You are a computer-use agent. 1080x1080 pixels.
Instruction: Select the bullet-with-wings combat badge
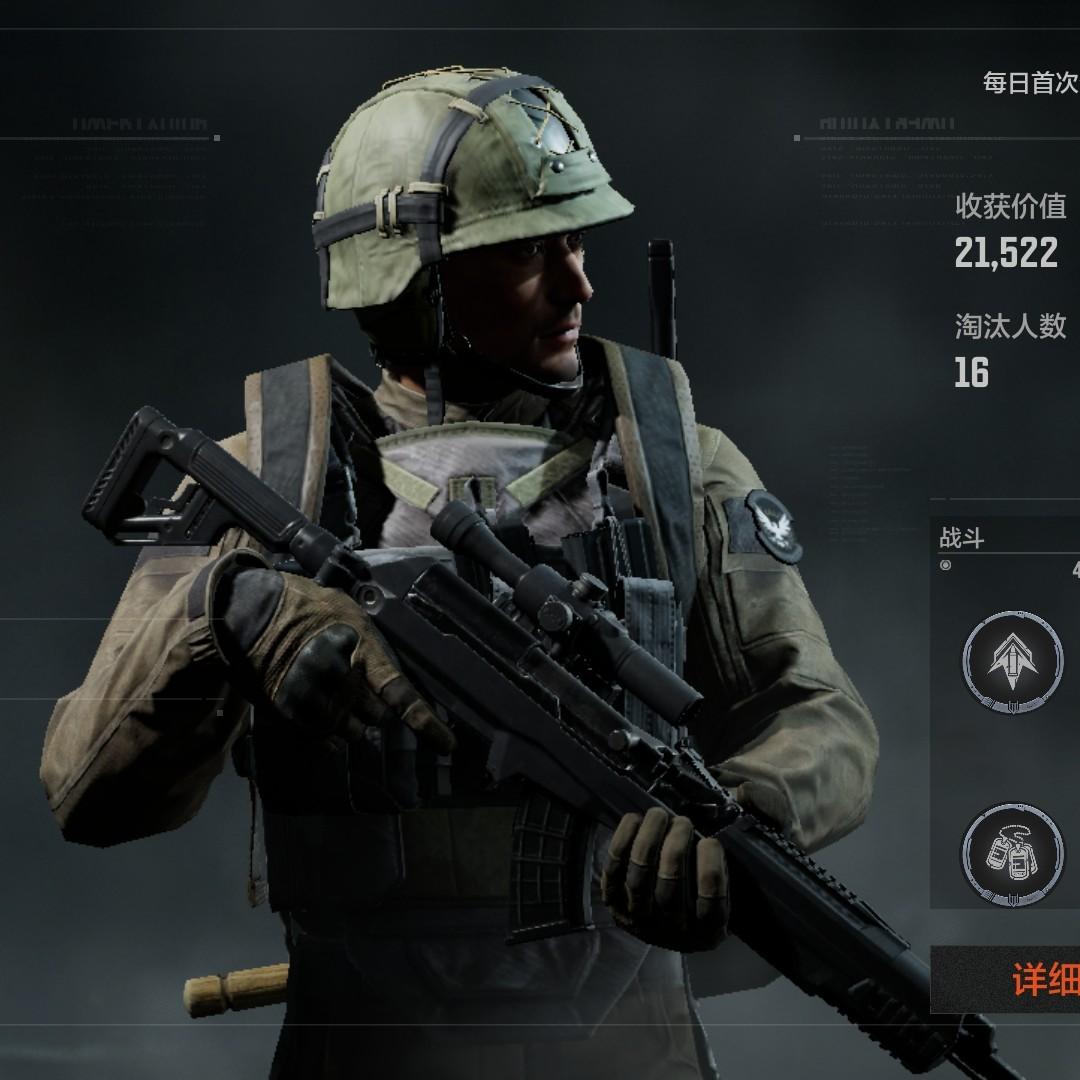coord(1012,661)
